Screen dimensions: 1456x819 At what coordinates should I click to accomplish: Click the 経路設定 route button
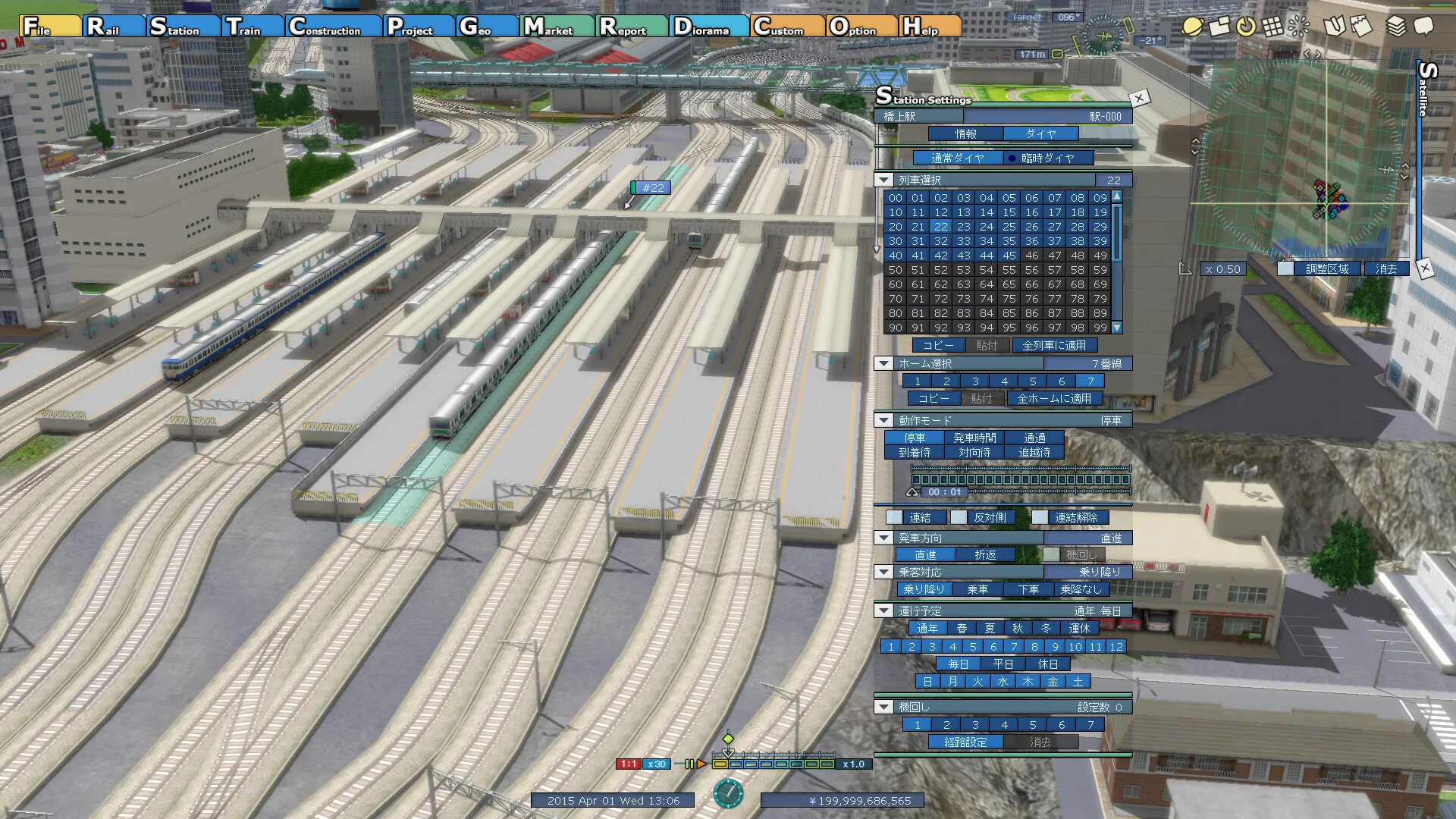point(965,742)
